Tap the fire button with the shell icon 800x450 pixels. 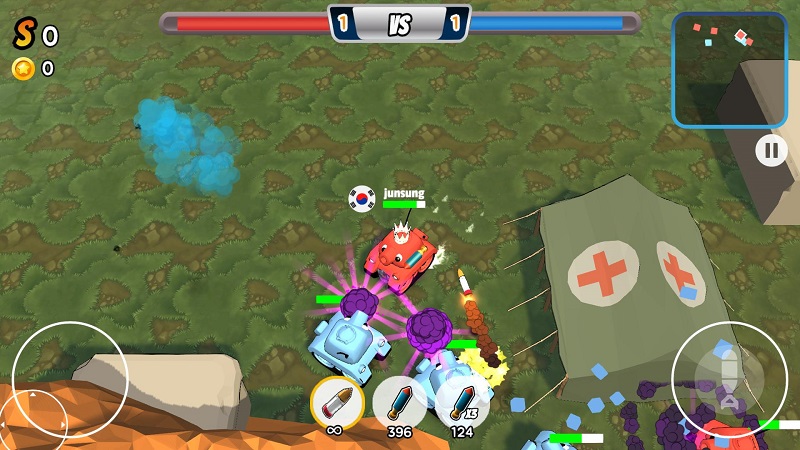[730, 379]
